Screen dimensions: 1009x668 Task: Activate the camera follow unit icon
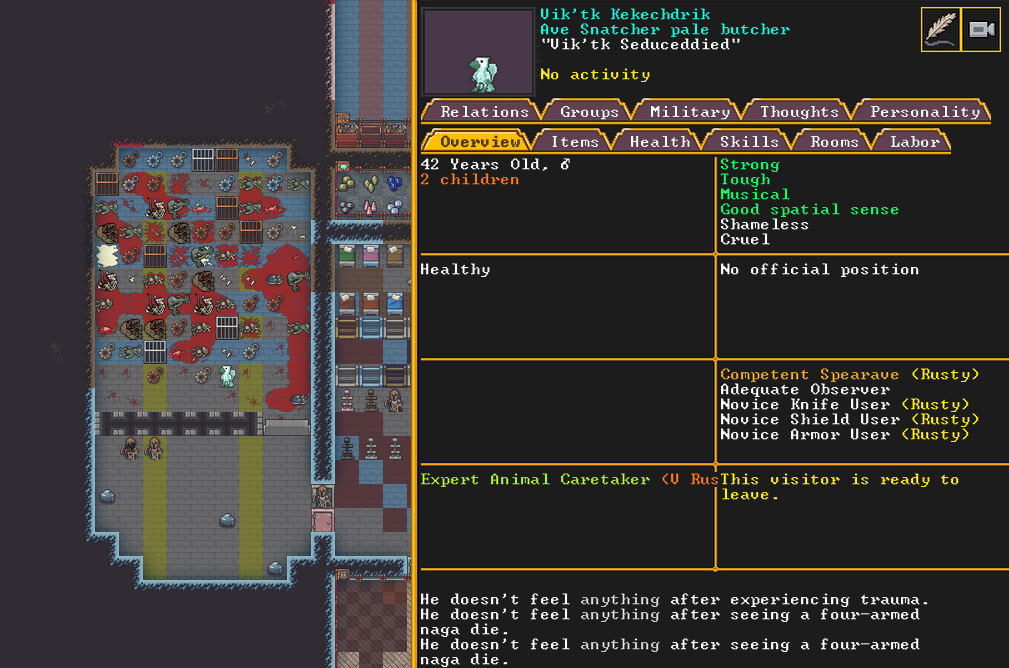[x=981, y=30]
